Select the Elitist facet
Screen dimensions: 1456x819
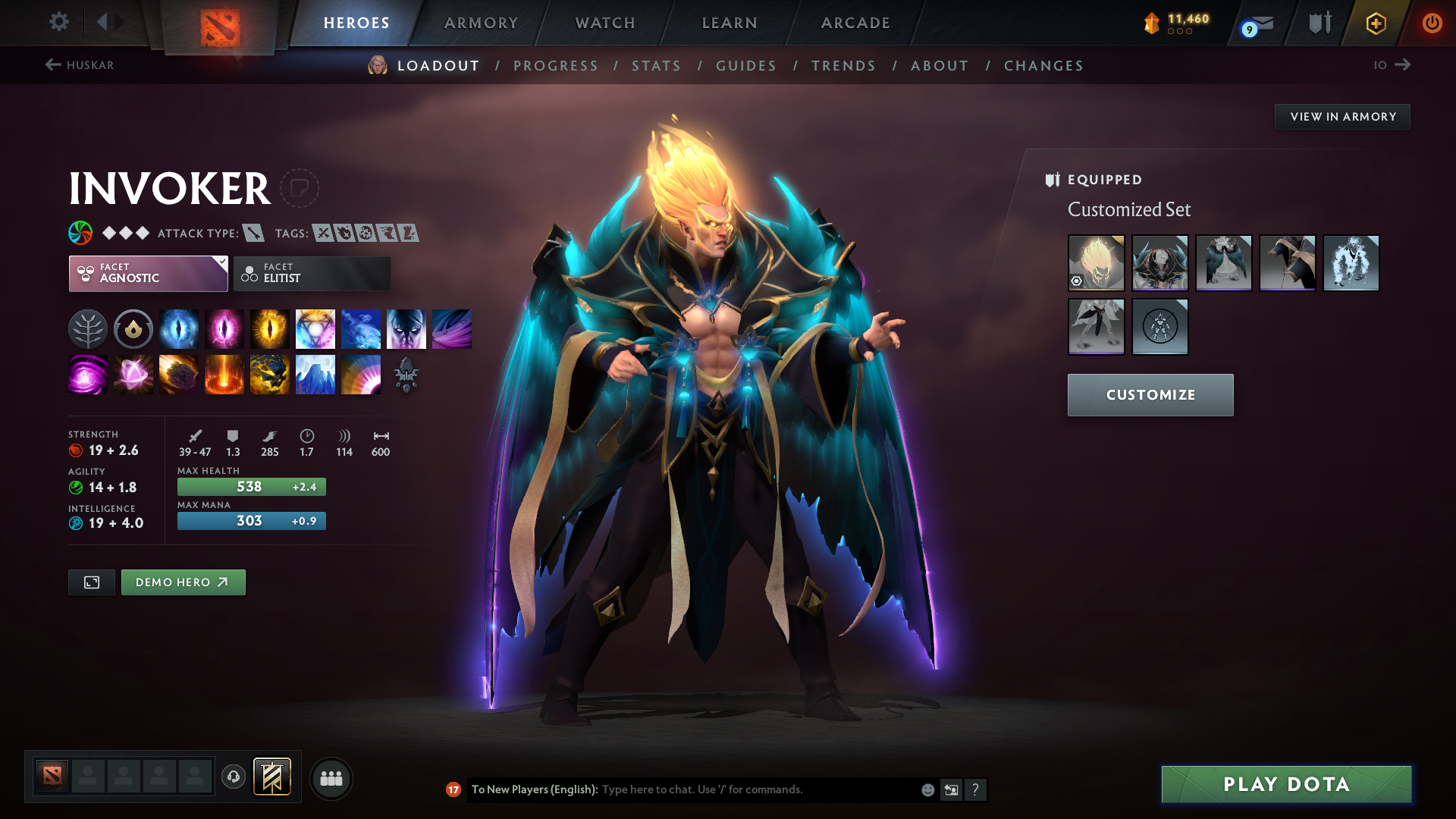coord(311,273)
